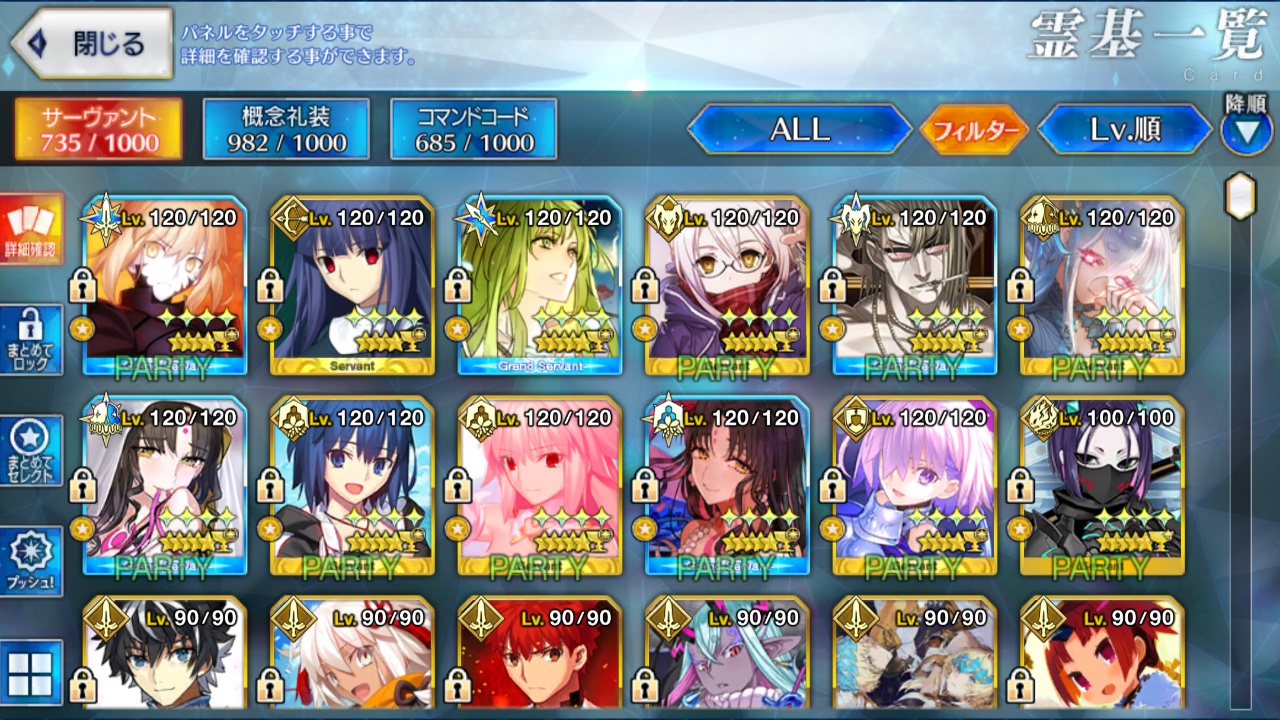Open the プッシュ! push button

[31, 561]
